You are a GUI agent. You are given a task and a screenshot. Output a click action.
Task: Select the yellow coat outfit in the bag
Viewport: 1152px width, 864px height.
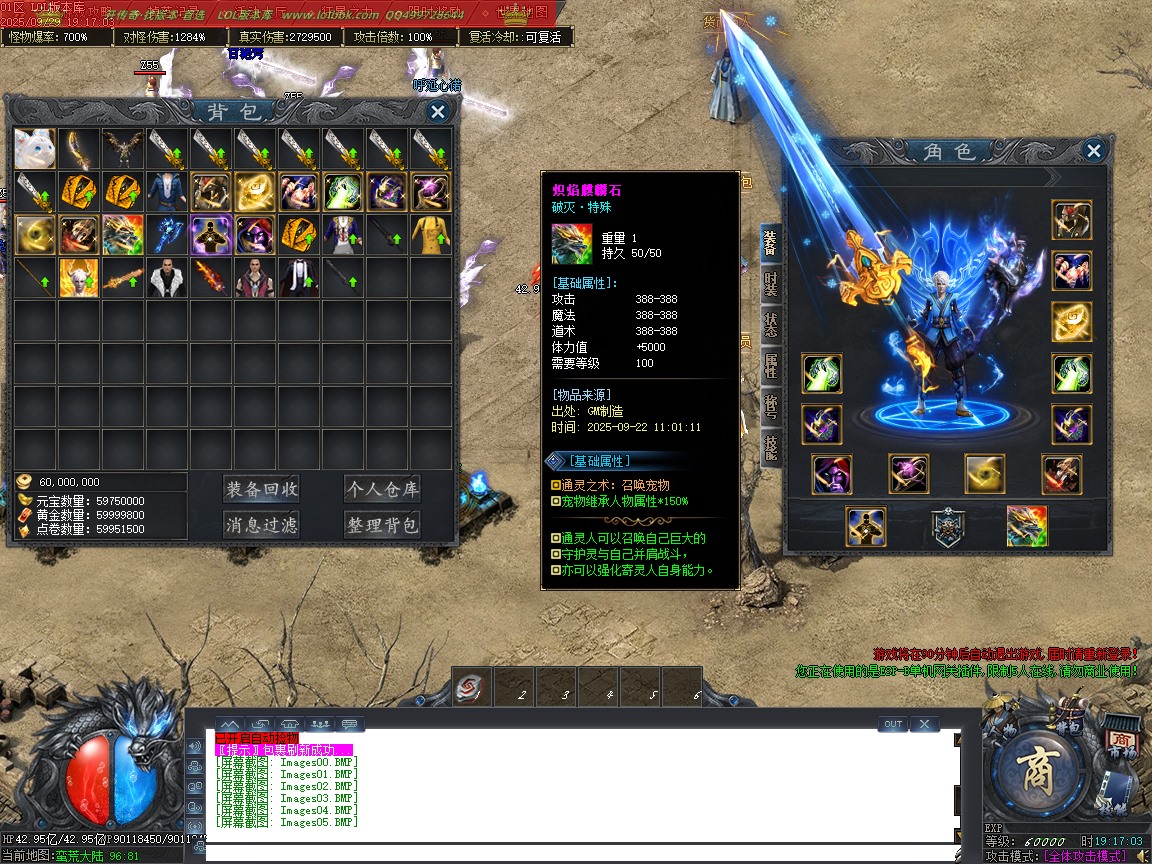tap(431, 235)
